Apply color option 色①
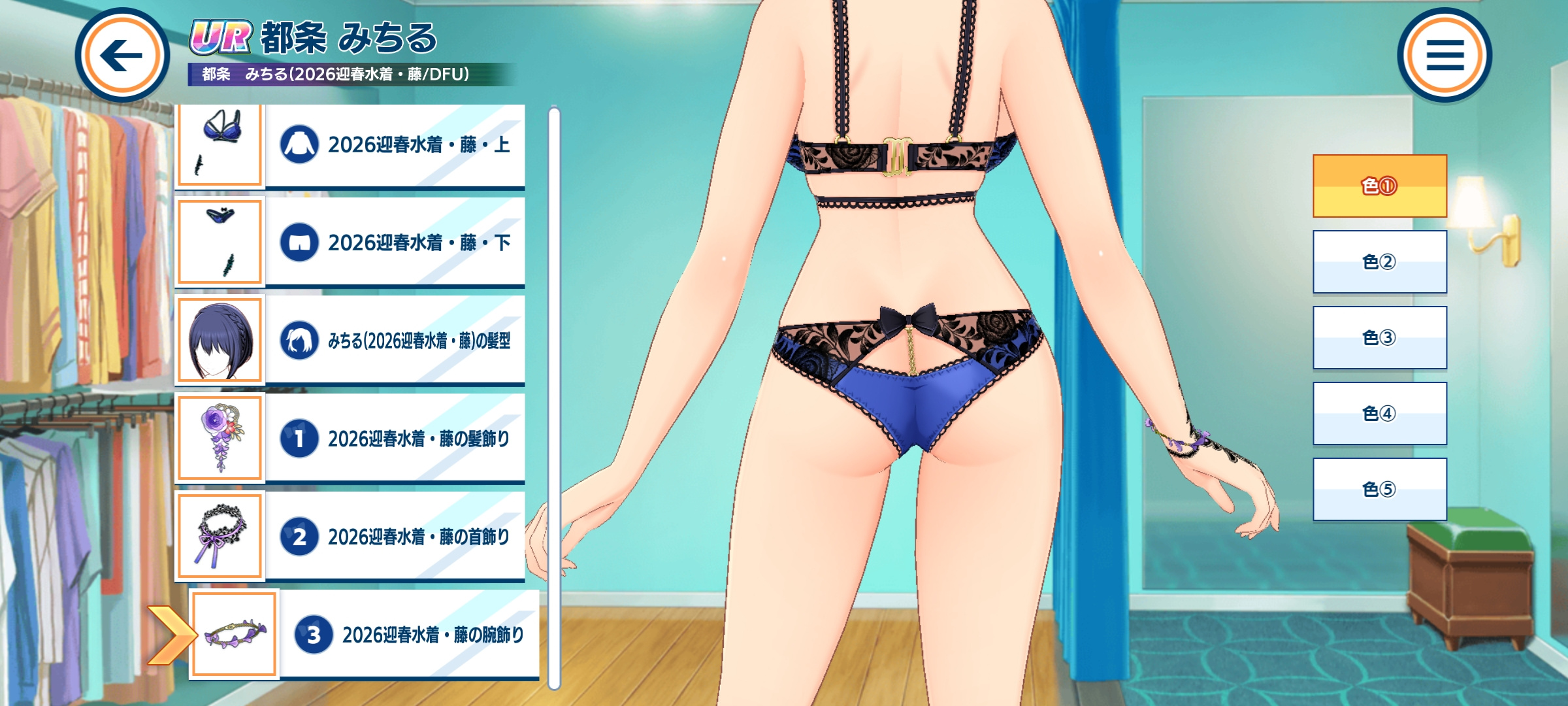Screen dimensions: 1568x706 (1380, 186)
